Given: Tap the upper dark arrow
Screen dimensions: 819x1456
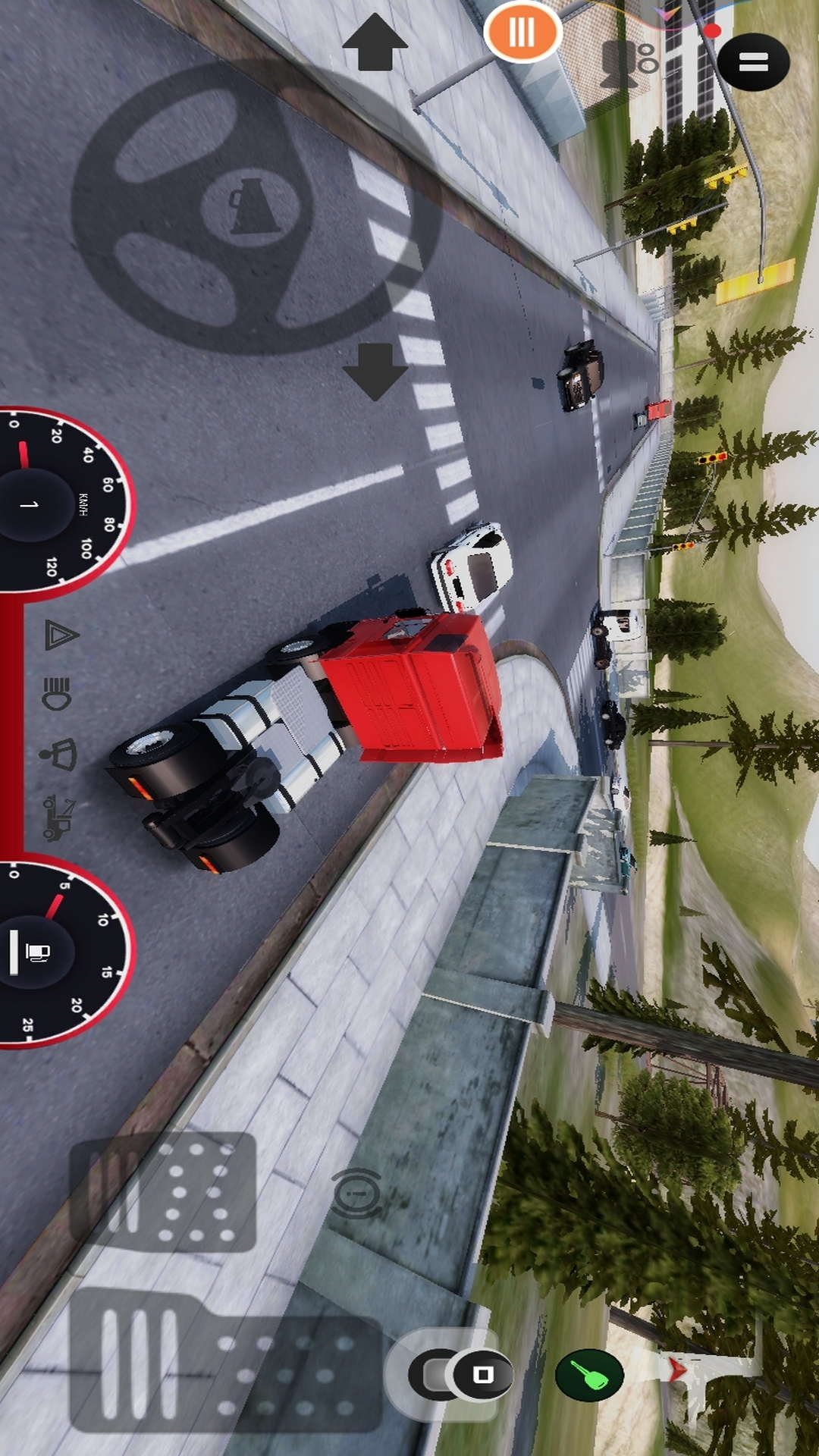Looking at the screenshot, I should (375, 43).
